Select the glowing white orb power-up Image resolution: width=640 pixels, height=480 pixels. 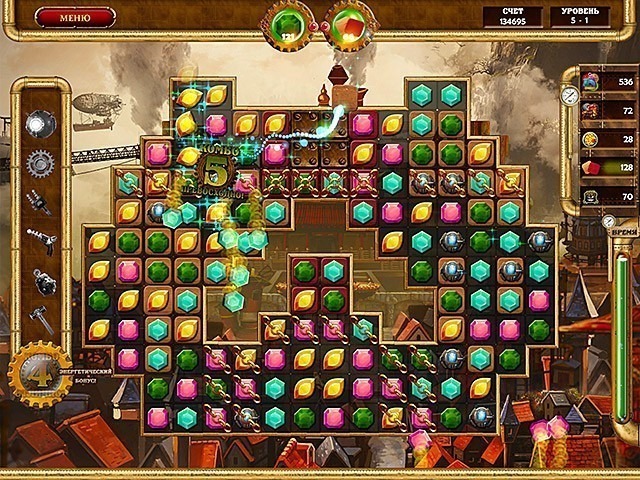coord(39,124)
